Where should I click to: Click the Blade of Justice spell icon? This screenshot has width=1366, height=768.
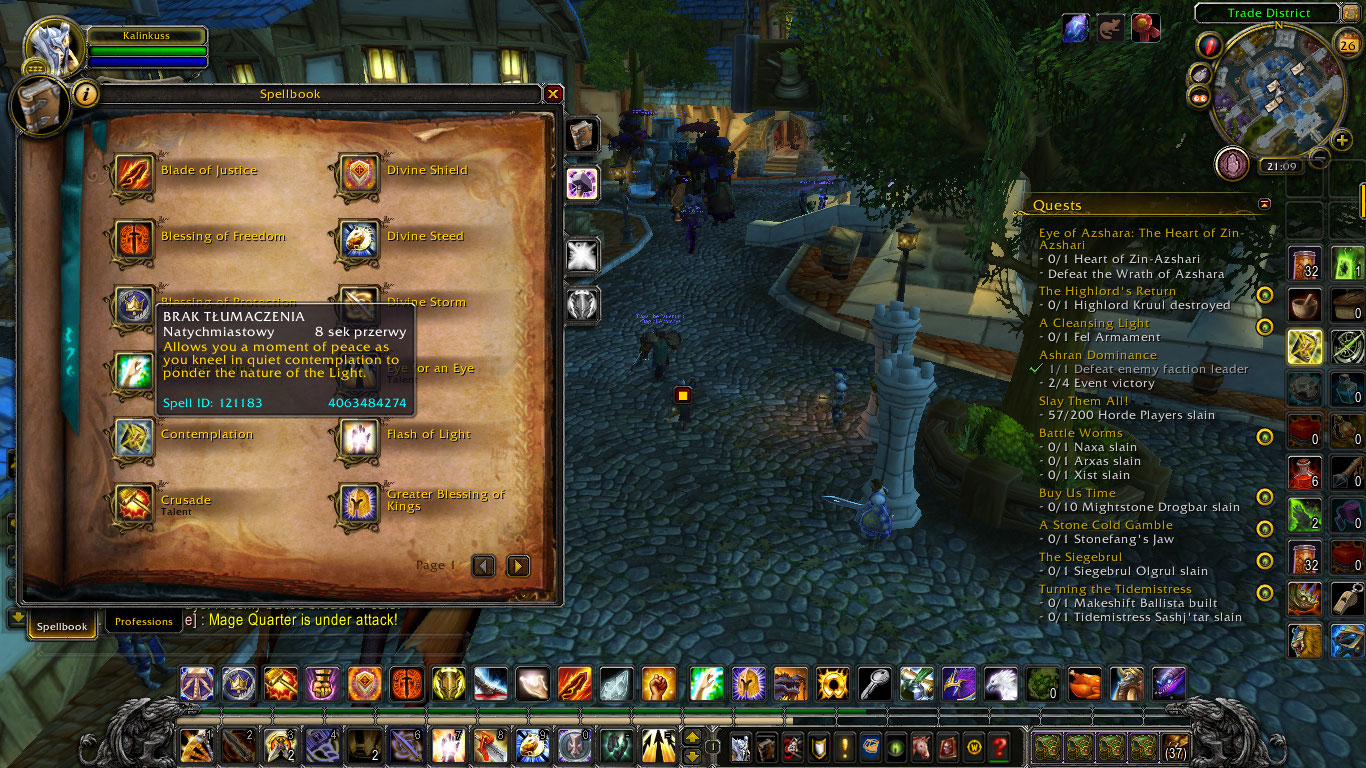pyautogui.click(x=133, y=172)
